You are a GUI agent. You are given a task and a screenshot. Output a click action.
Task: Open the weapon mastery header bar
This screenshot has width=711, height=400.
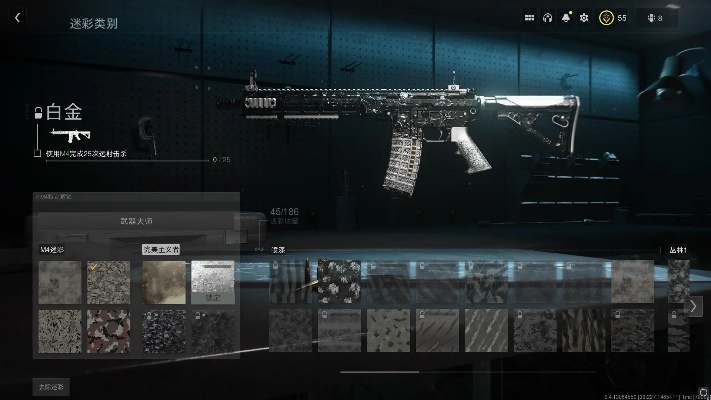[136, 220]
